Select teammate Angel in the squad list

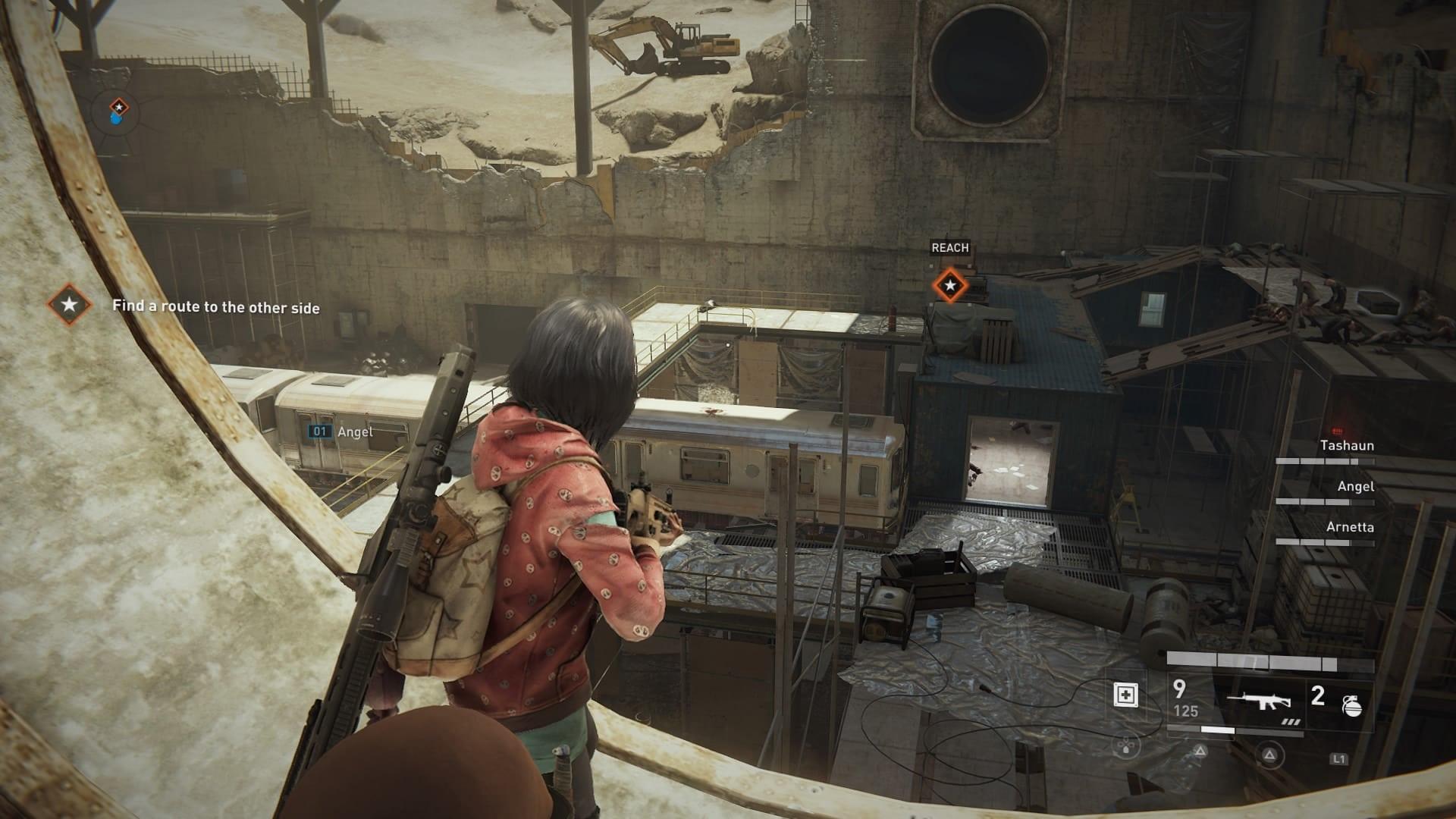1355,487
